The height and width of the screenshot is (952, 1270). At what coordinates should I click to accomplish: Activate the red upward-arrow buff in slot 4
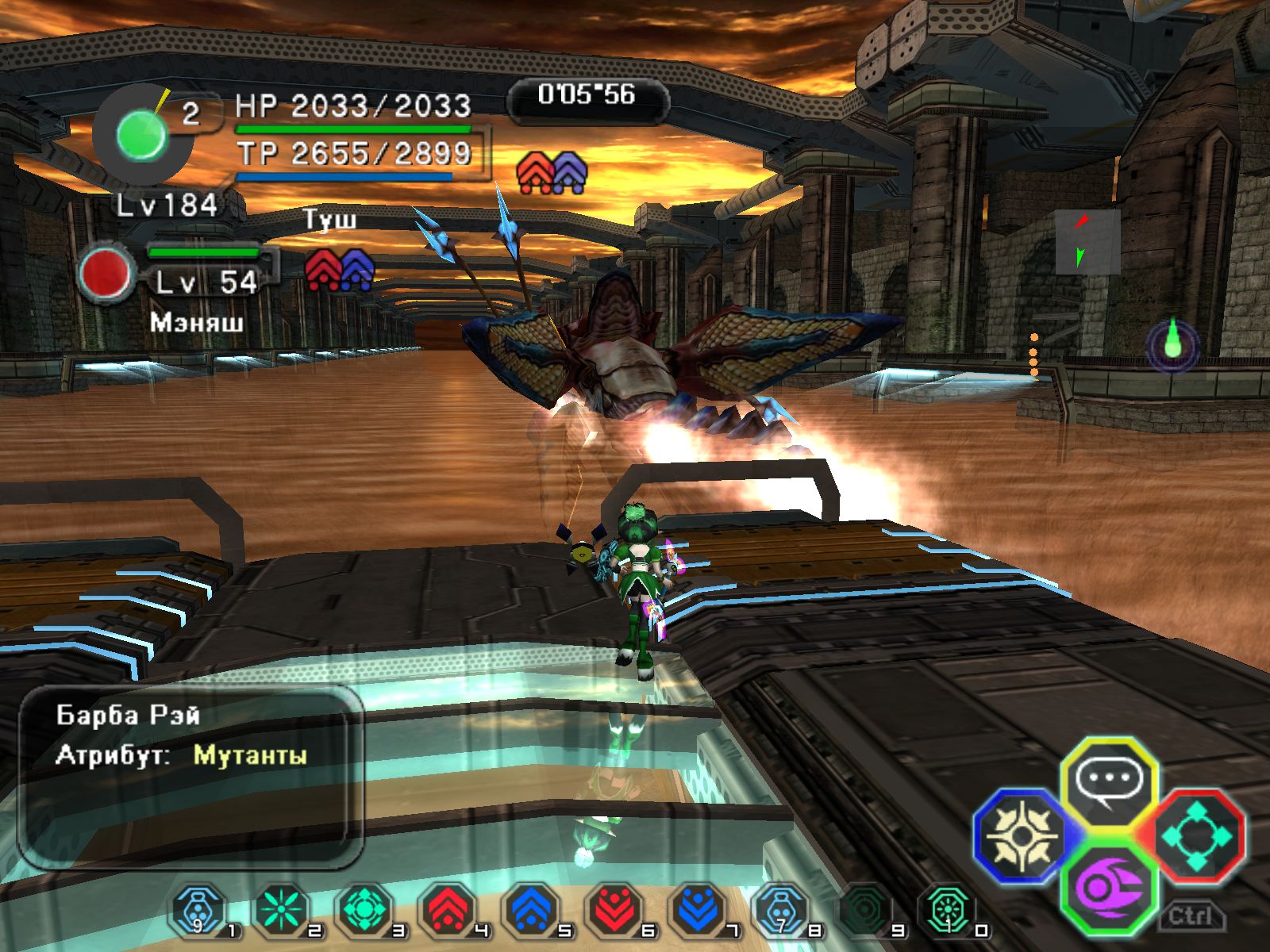click(448, 910)
